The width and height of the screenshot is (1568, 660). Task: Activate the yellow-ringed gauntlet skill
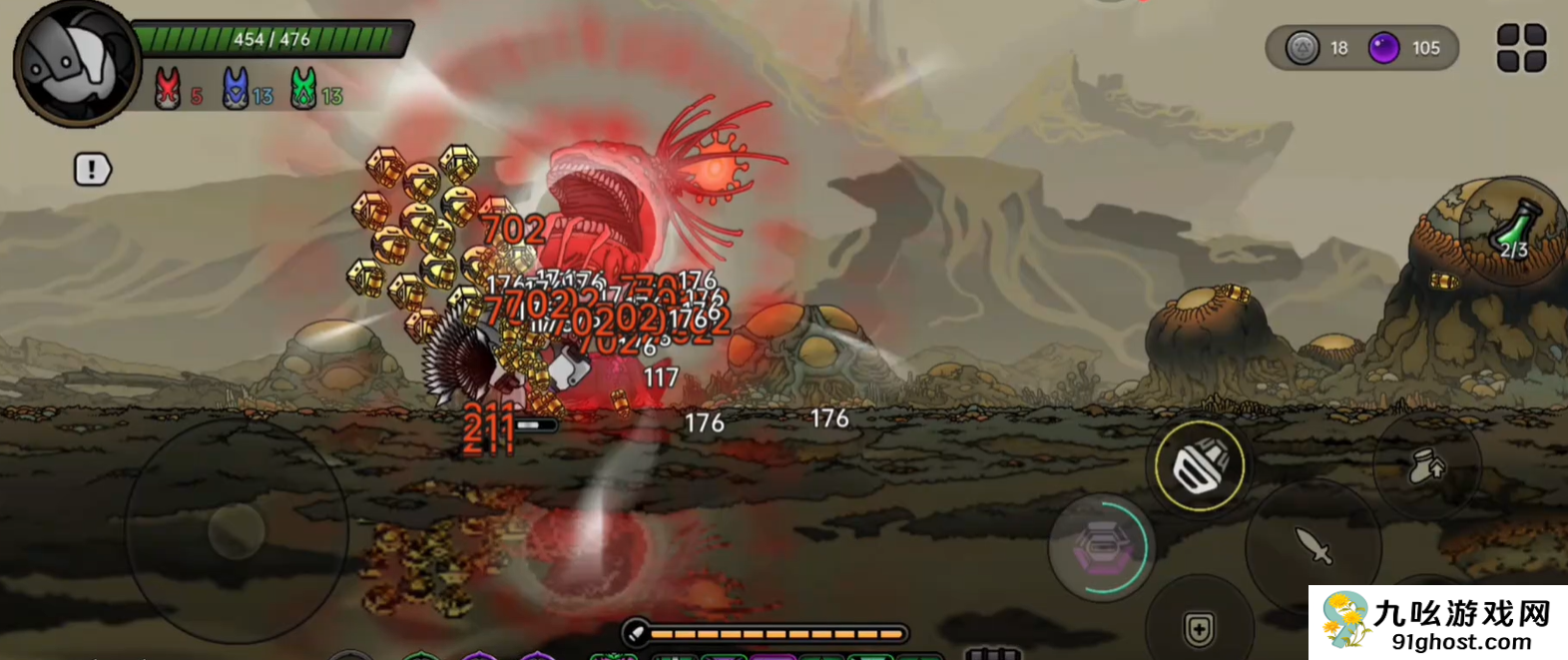point(1199,466)
